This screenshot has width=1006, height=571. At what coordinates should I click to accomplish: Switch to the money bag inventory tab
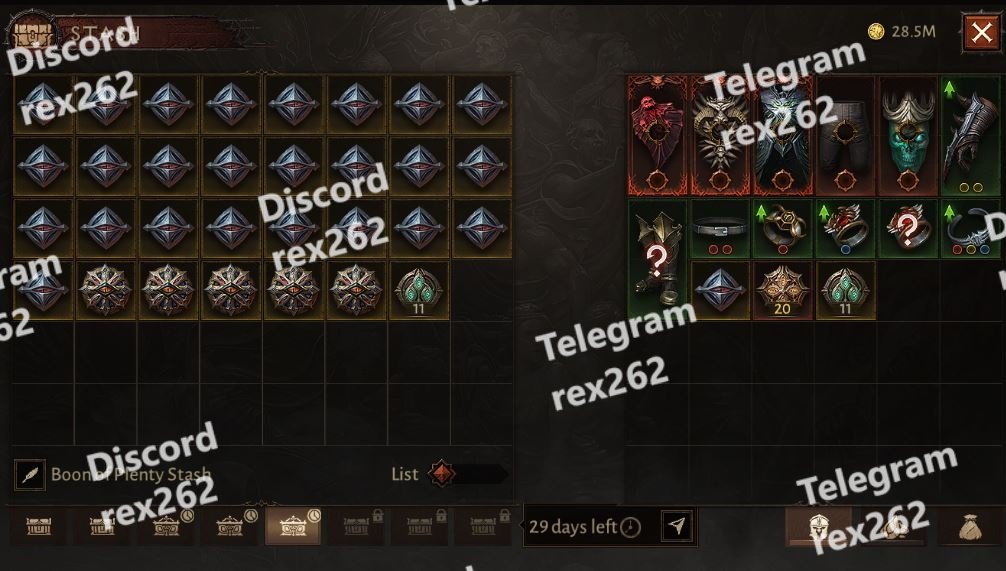pos(971,526)
